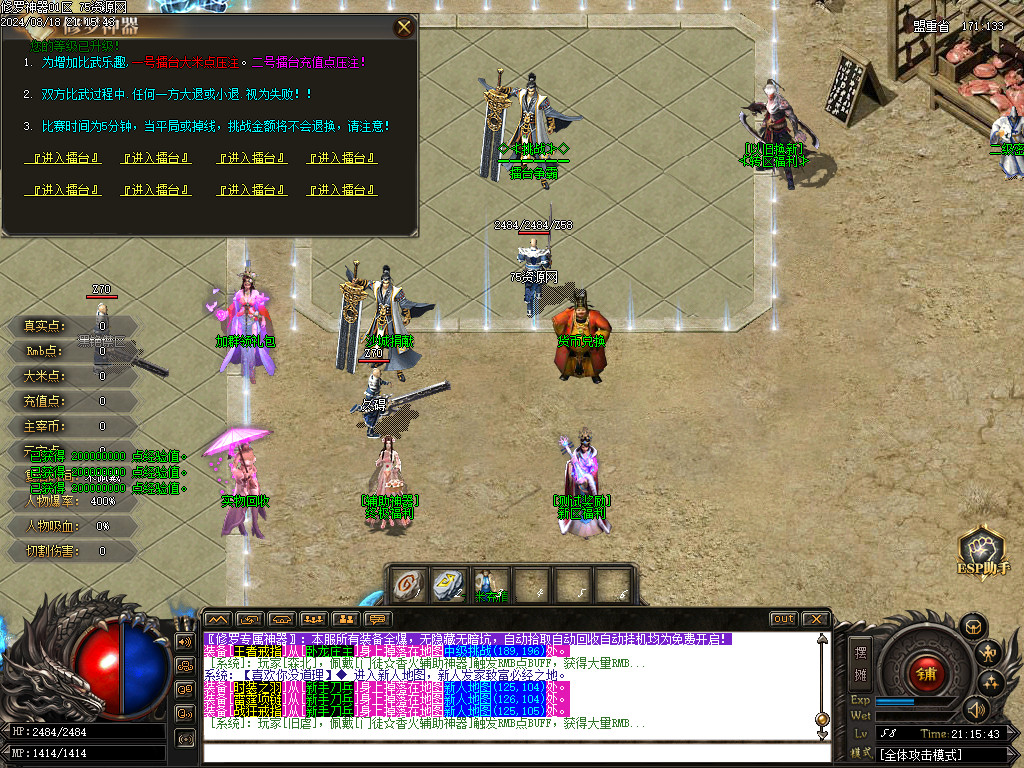Viewport: 1024px width, 768px height.
Task: Open the 摆摊 stall button
Action: [860, 661]
